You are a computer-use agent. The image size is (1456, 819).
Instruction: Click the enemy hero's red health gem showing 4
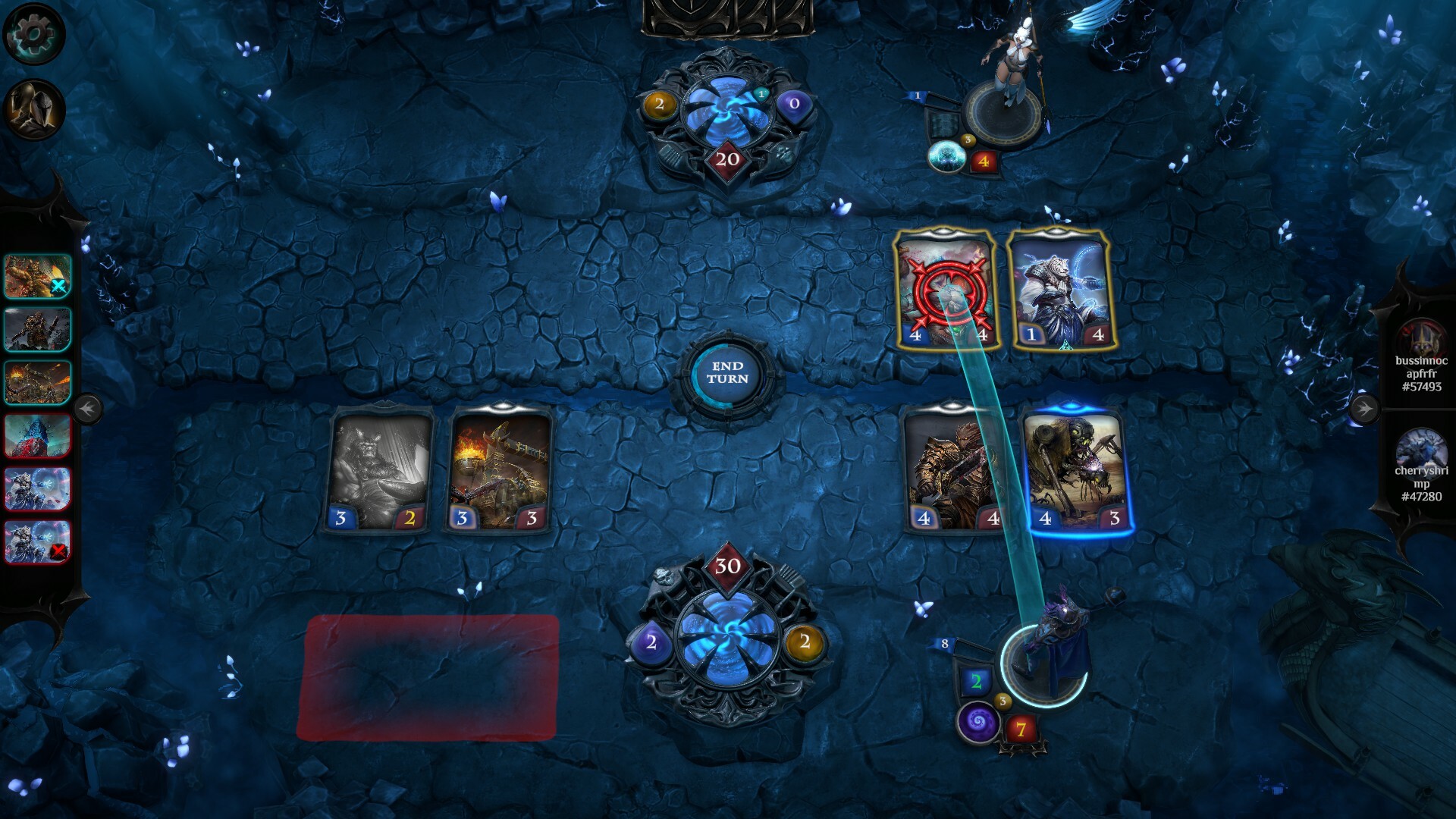(x=983, y=161)
